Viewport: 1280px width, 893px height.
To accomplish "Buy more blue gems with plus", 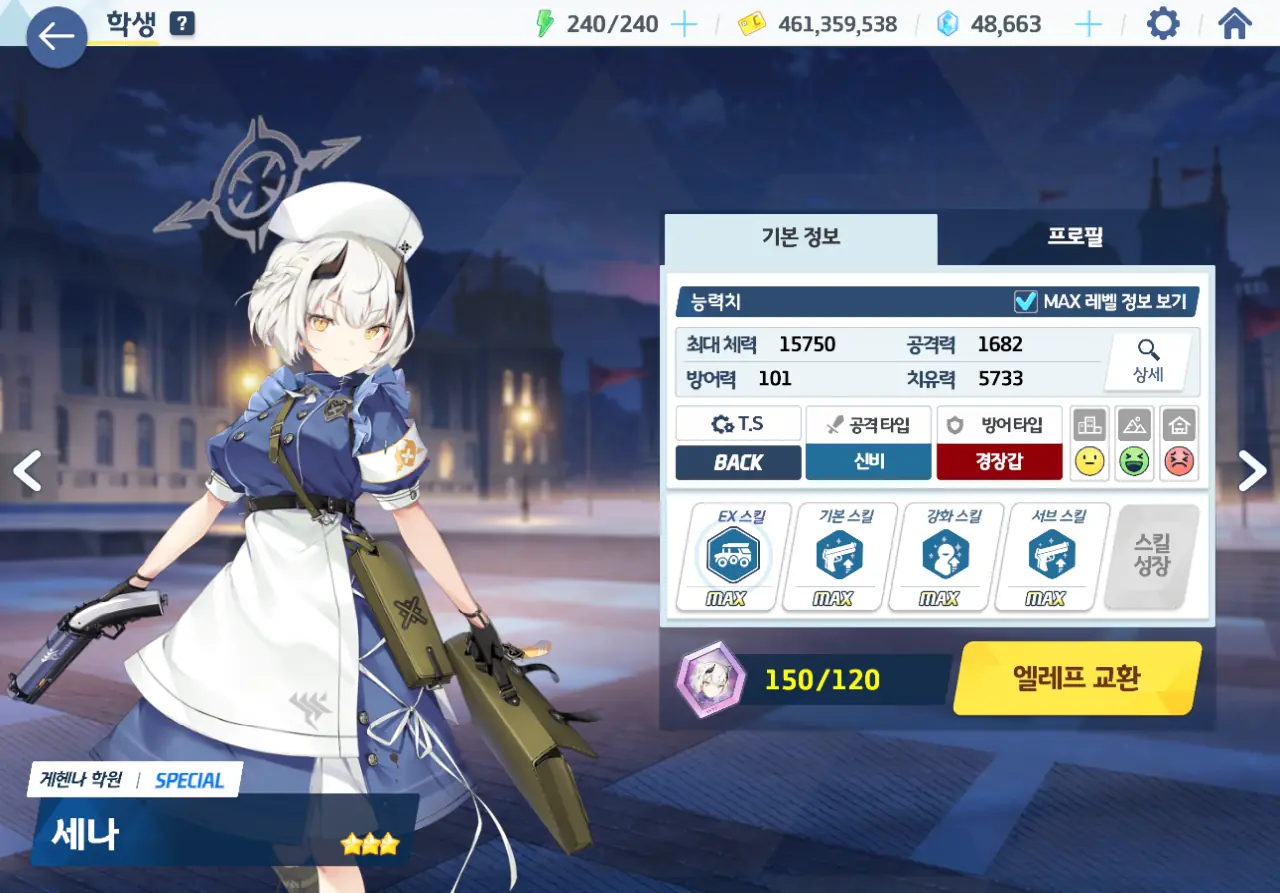I will point(1088,24).
